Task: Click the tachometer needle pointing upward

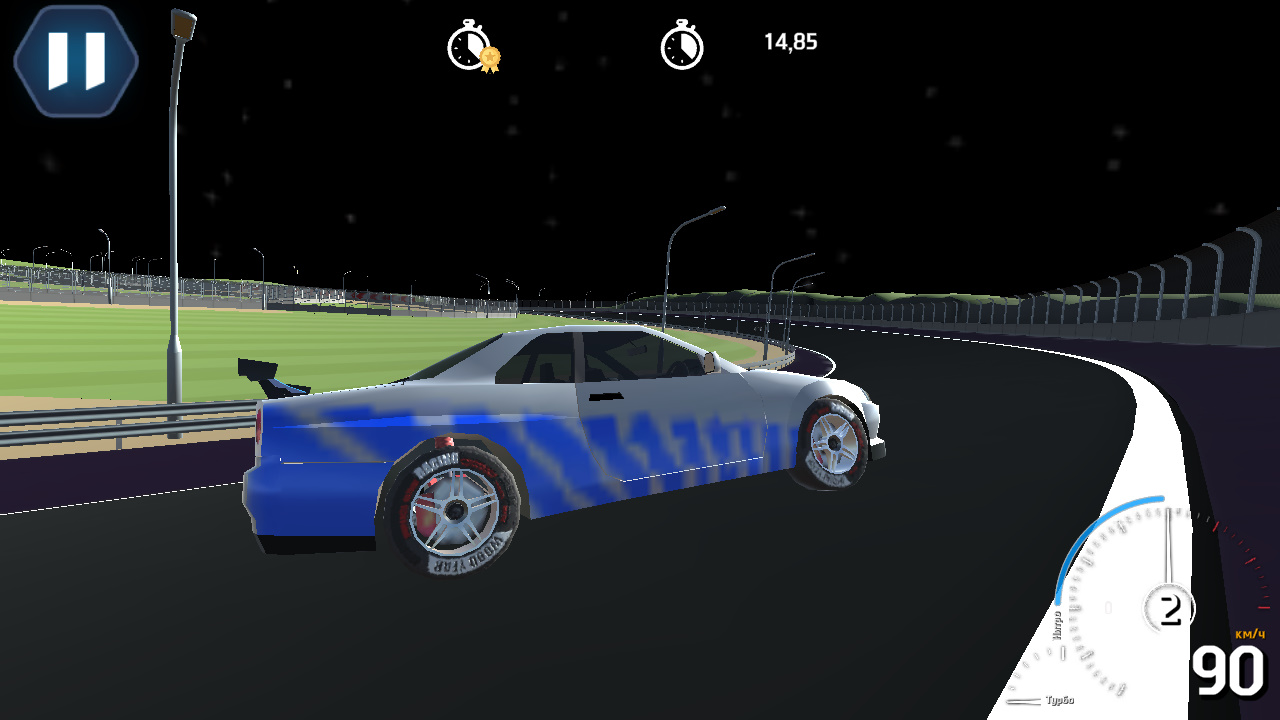Action: [x=1167, y=545]
